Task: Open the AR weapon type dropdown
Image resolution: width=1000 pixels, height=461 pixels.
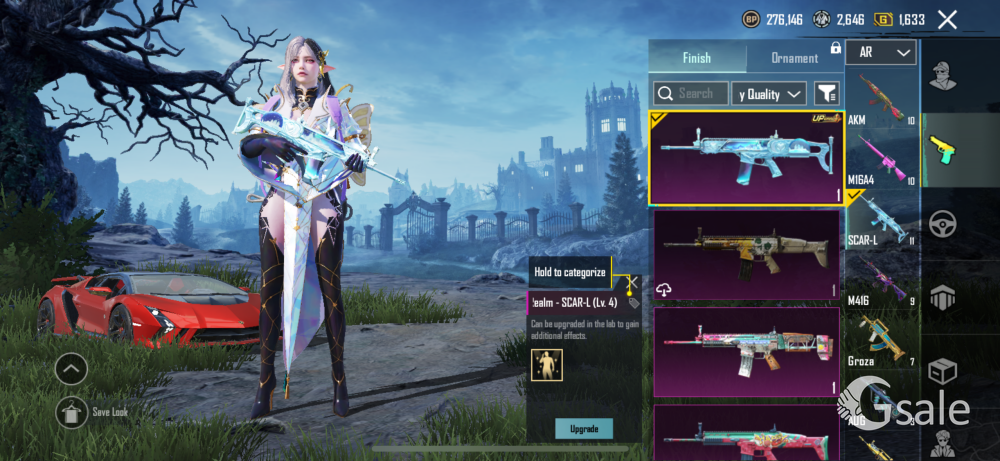Action: [x=881, y=53]
